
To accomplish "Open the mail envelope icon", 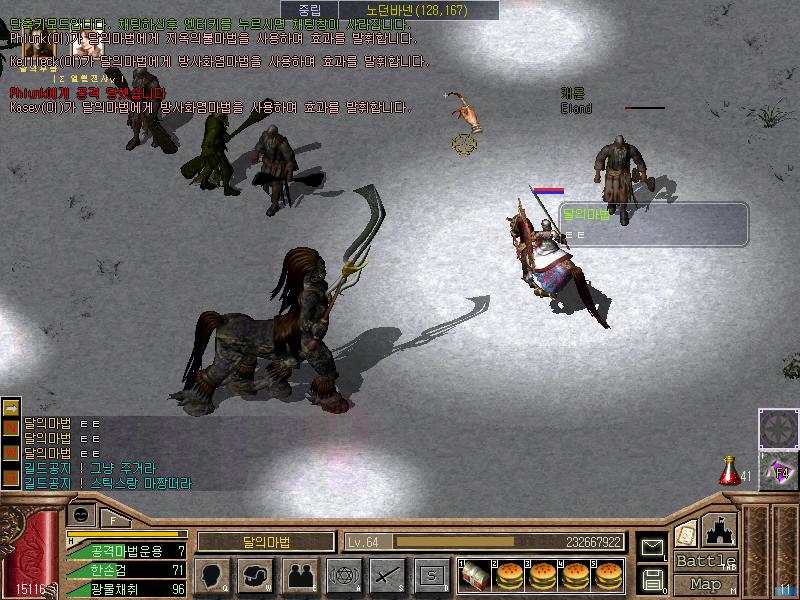I will (652, 547).
